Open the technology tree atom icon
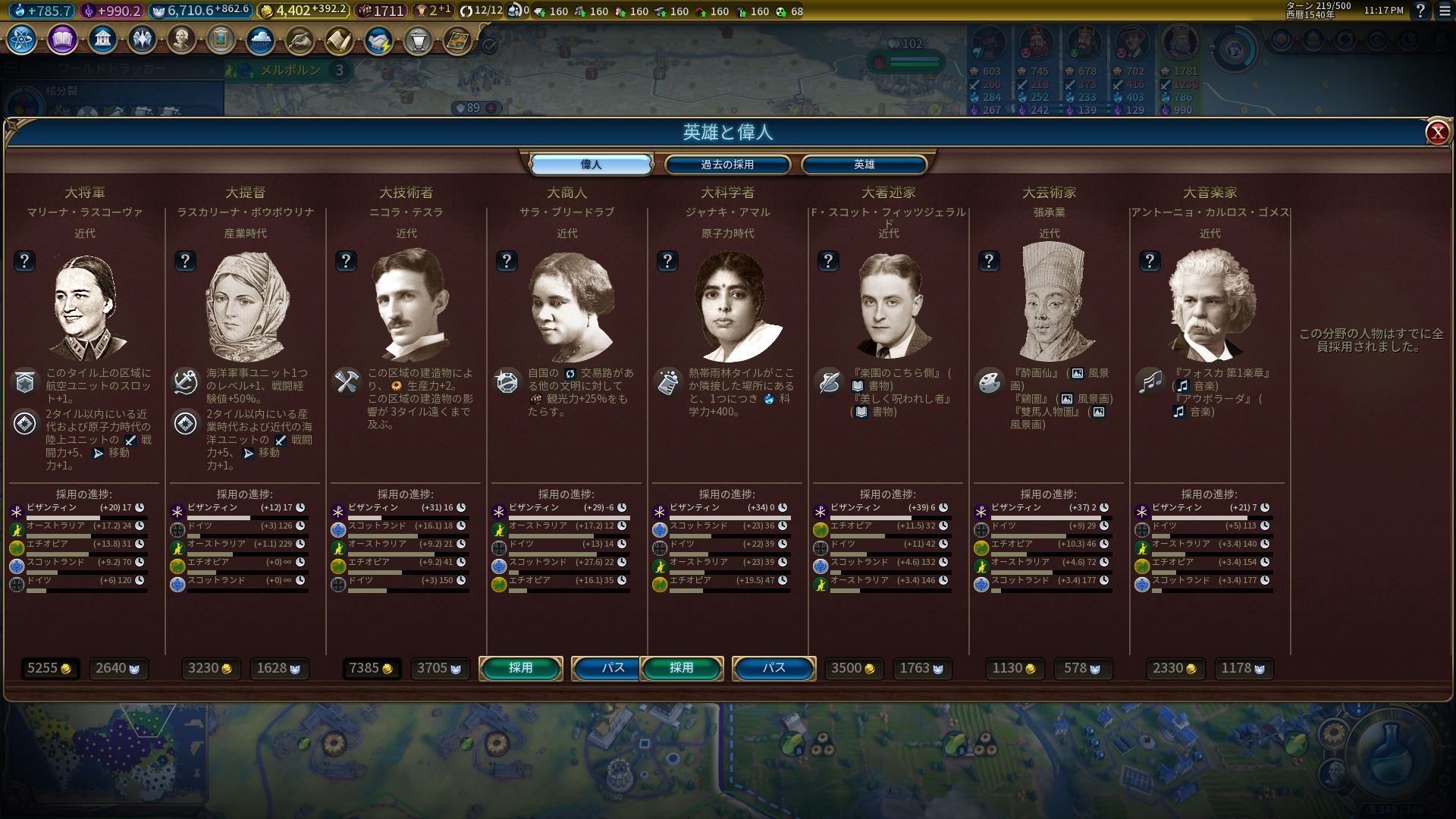 [x=21, y=39]
